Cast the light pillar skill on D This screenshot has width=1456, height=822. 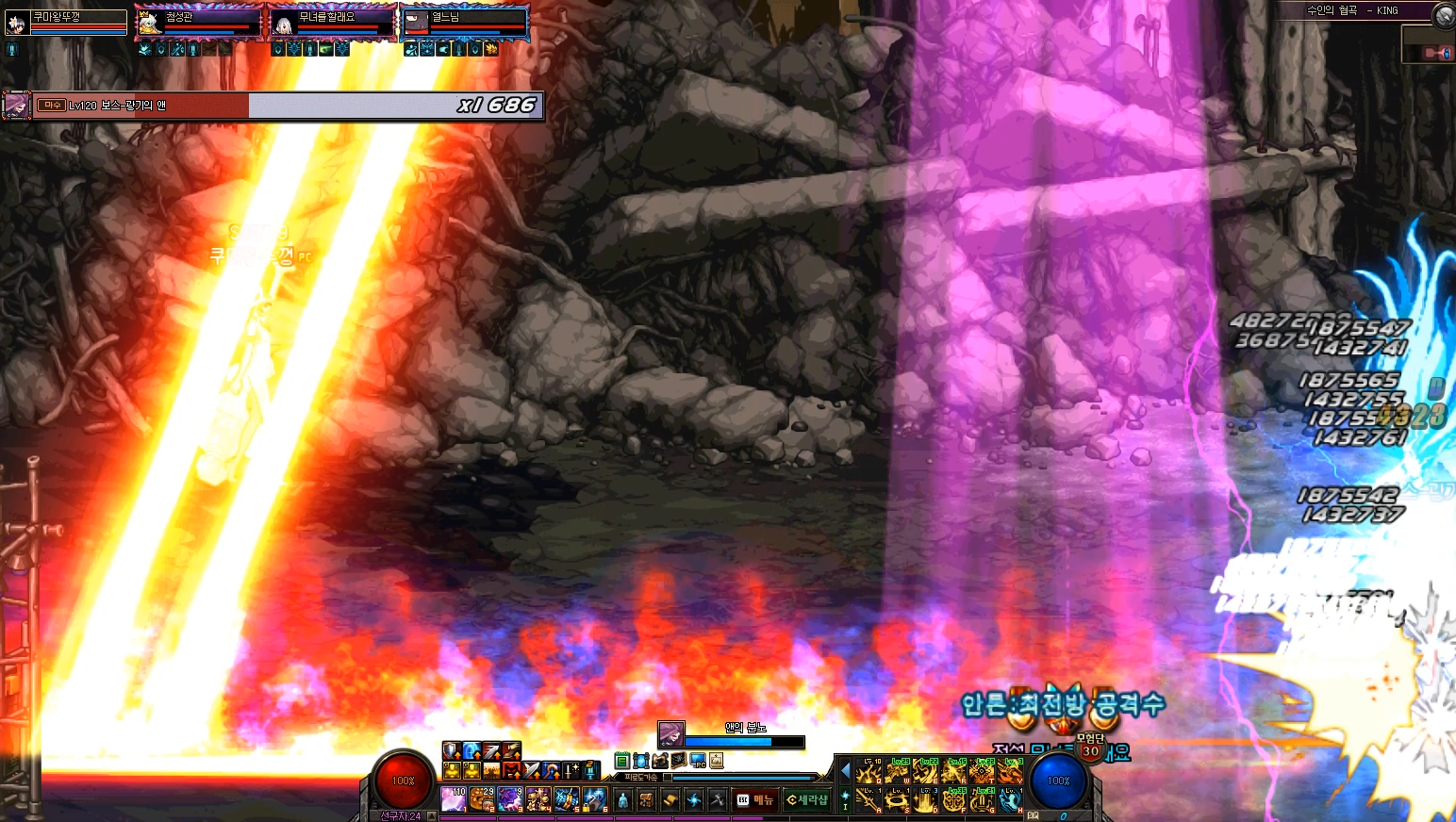coord(925,800)
